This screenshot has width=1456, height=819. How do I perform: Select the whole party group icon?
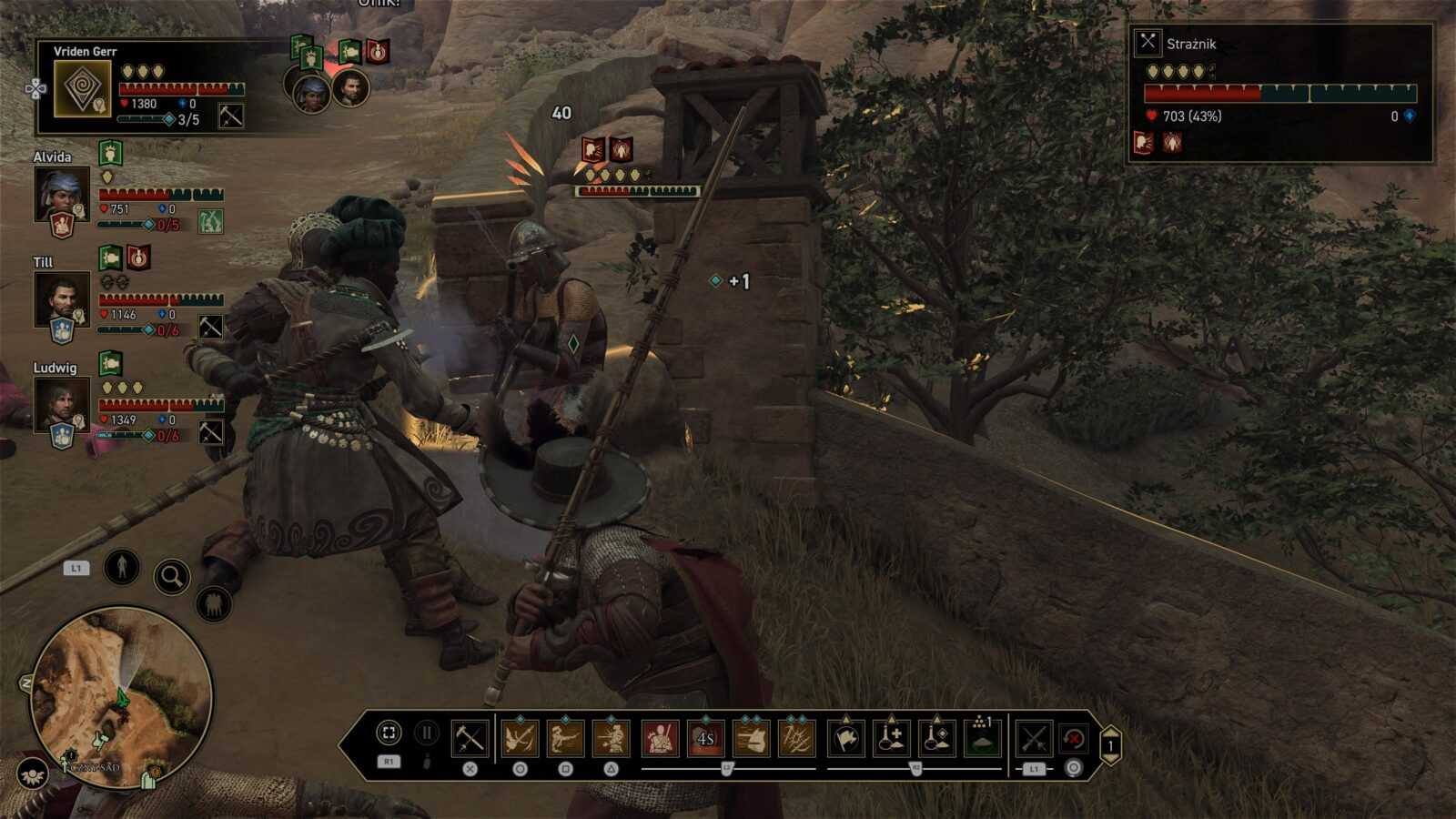pos(213,604)
